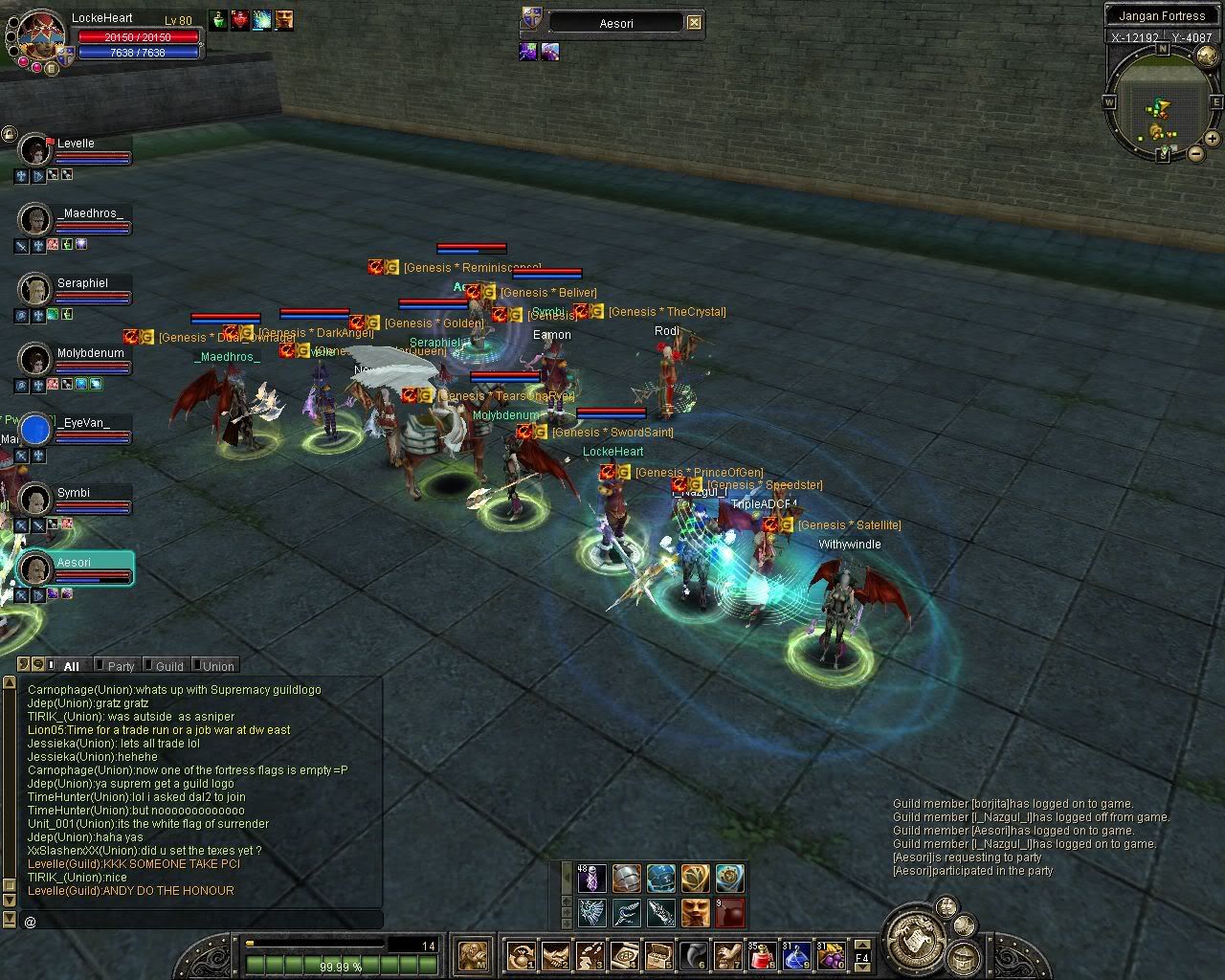1225x980 pixels.
Task: Select party member Seraphiel in the list
Action: (x=35, y=289)
